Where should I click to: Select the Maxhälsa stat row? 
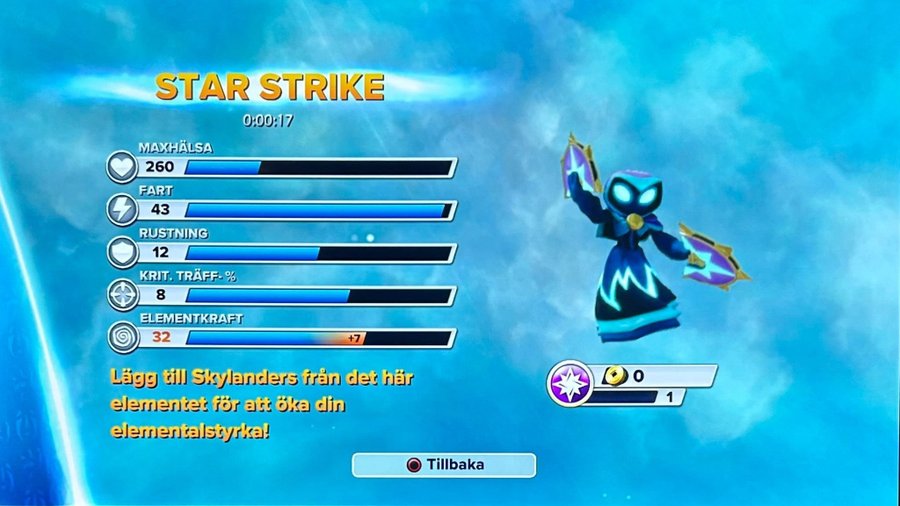[x=285, y=167]
